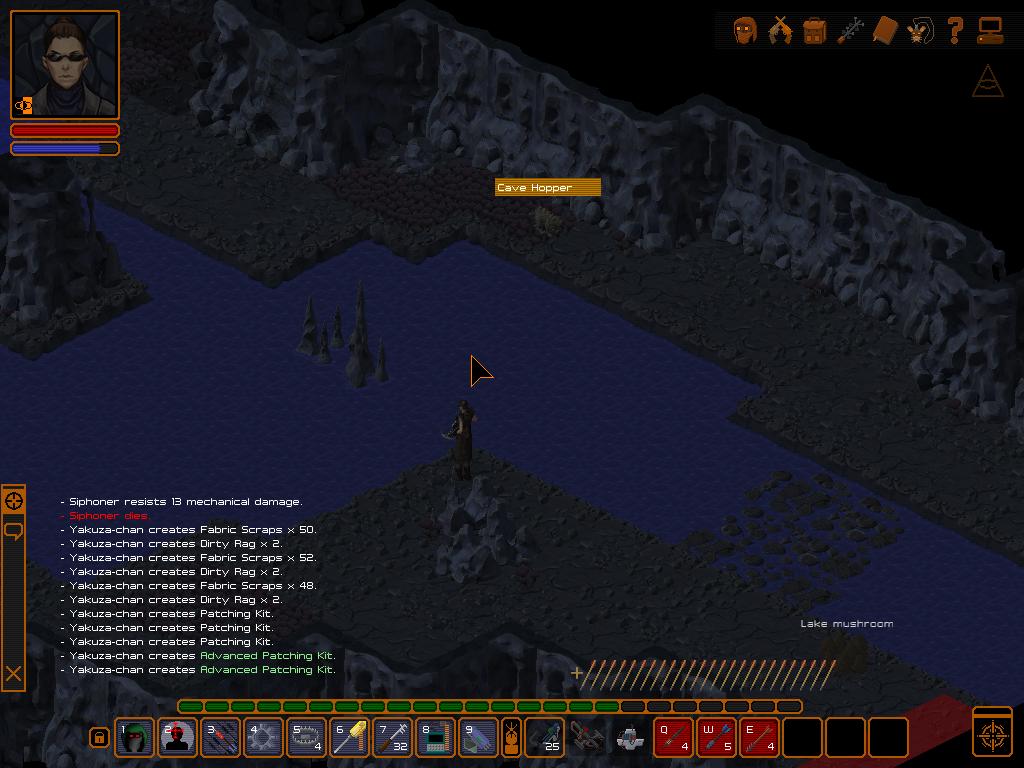Open the character sheet via hooded face icon

[745, 31]
